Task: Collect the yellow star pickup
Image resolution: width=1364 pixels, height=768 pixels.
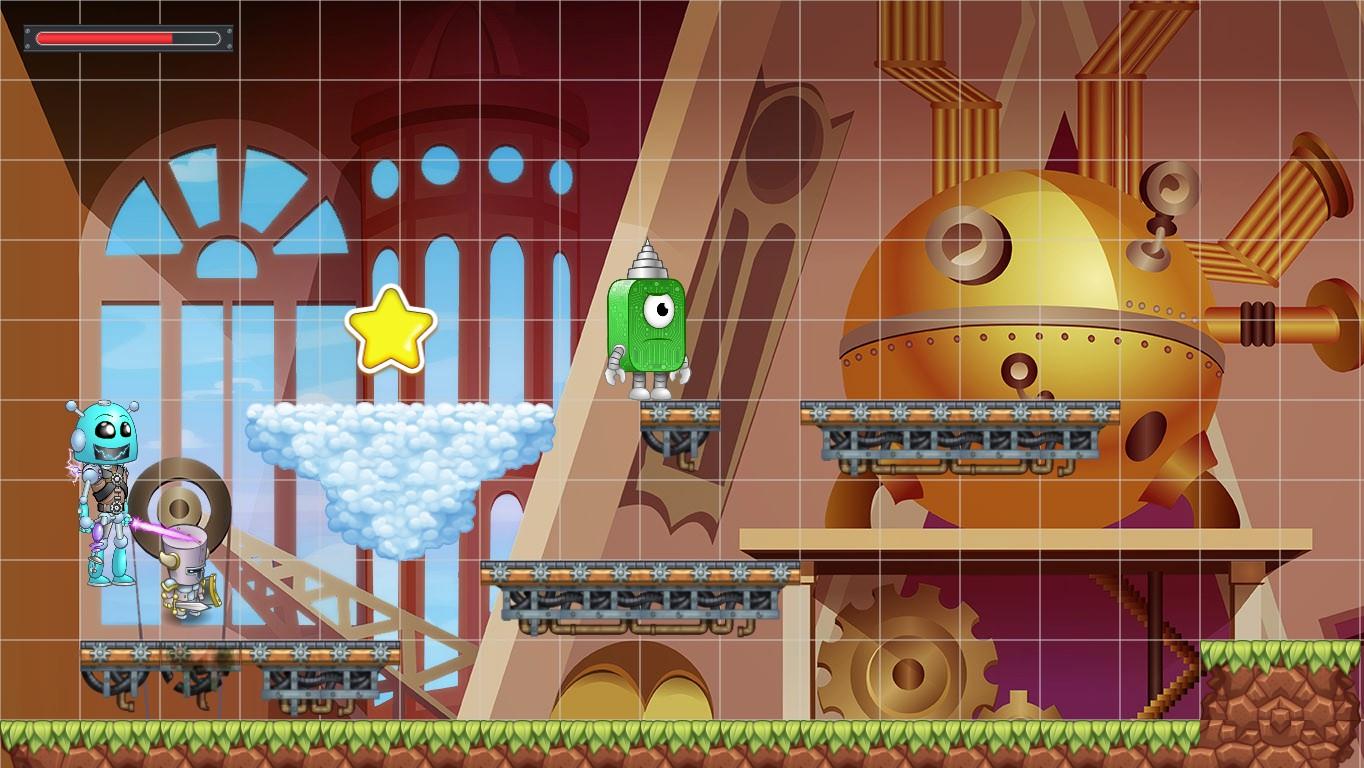Action: pos(390,328)
